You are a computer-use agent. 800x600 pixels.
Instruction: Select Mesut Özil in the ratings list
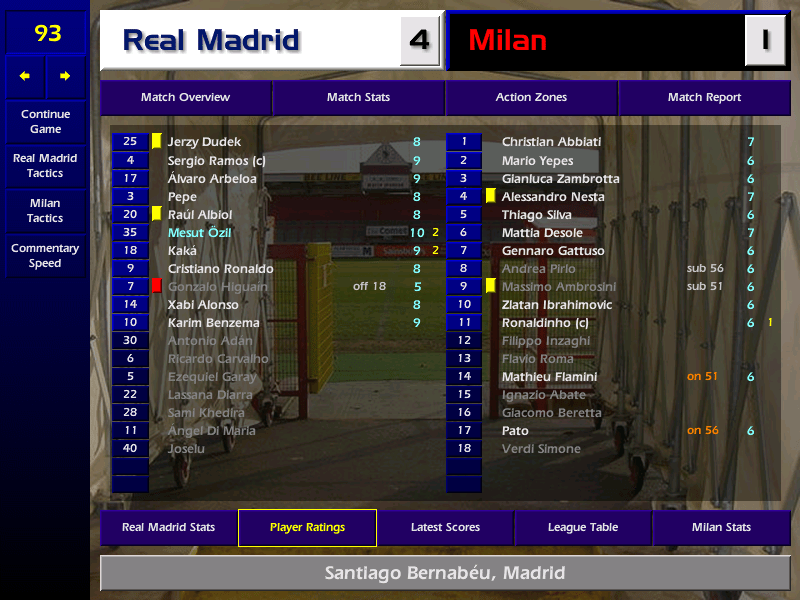click(x=199, y=233)
